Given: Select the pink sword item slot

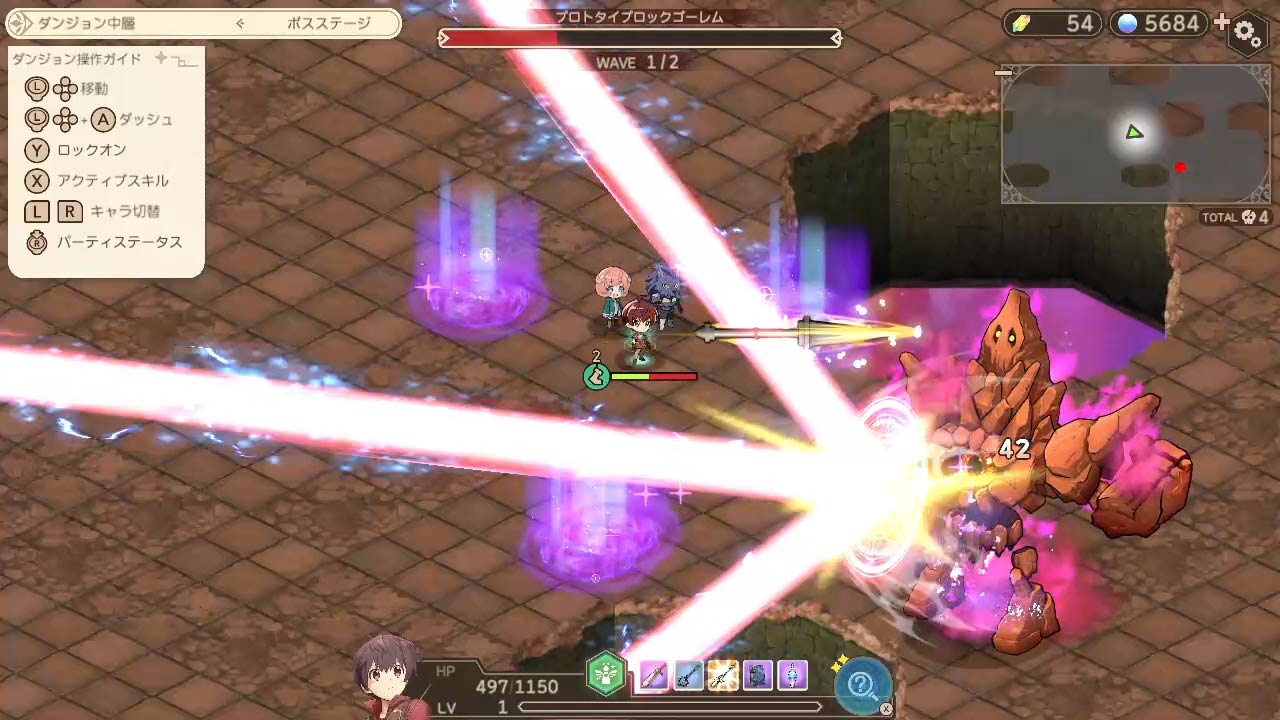Looking at the screenshot, I should click(653, 676).
